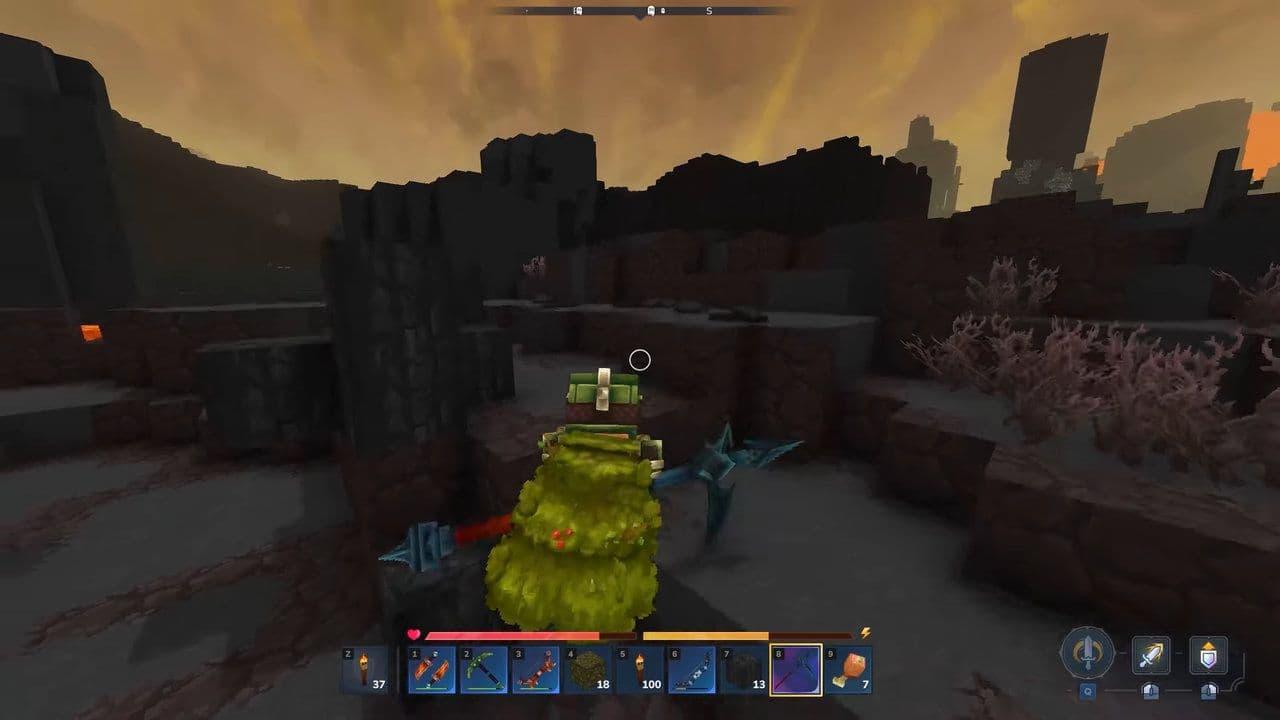Select the torch stack in hotbar slot 5
1280x720 pixels.
click(639, 667)
